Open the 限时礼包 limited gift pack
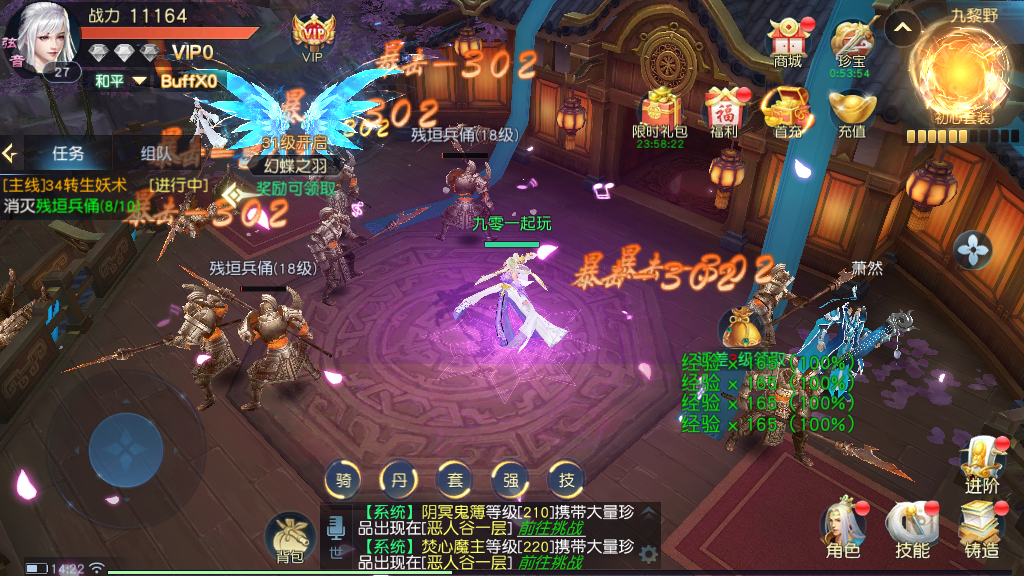 coord(660,111)
